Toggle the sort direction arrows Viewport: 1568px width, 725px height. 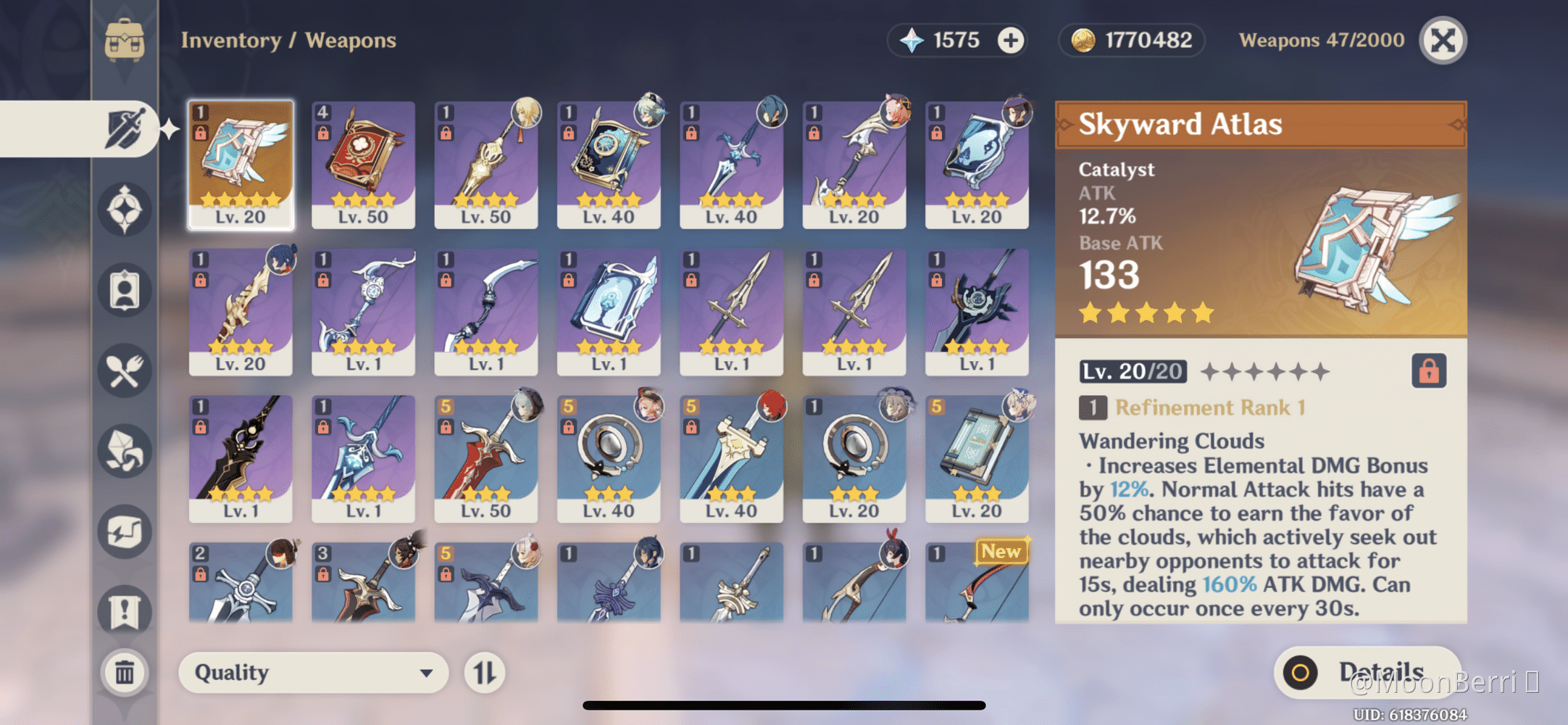[484, 672]
